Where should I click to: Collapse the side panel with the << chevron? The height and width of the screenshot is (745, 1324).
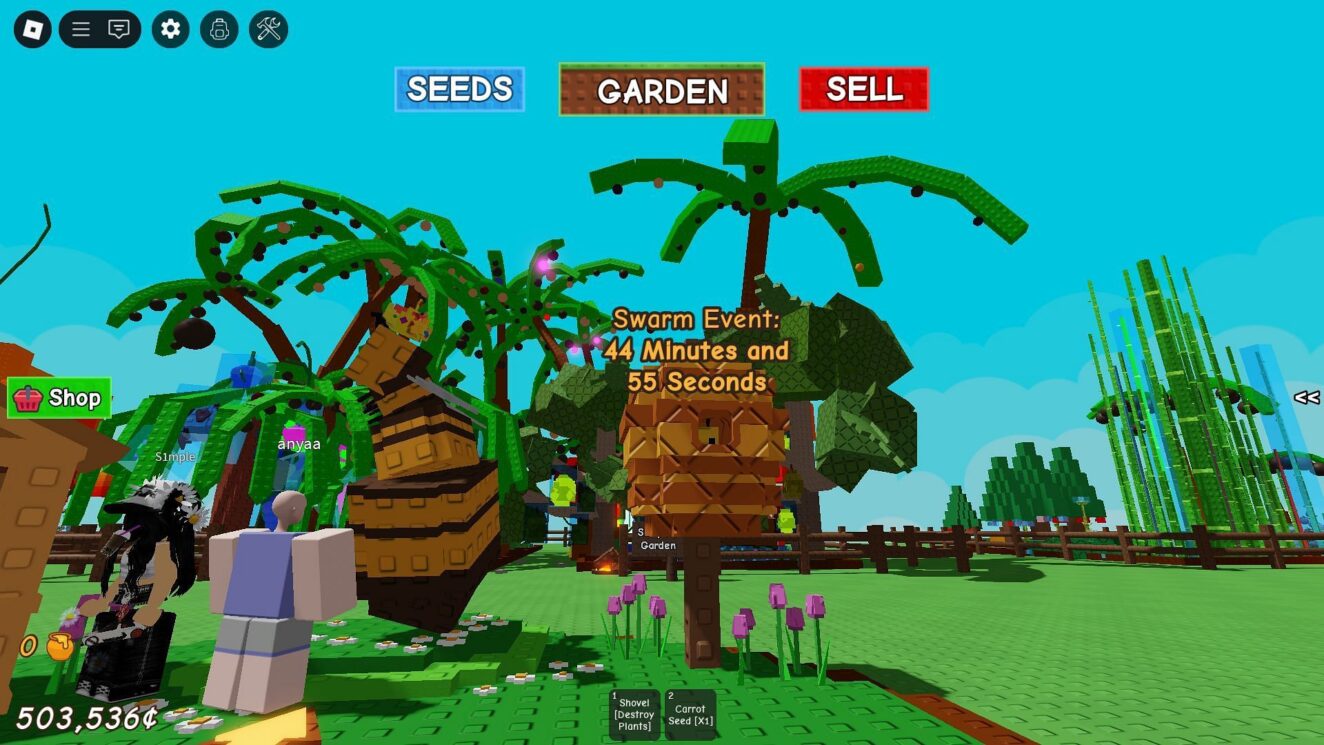1305,396
